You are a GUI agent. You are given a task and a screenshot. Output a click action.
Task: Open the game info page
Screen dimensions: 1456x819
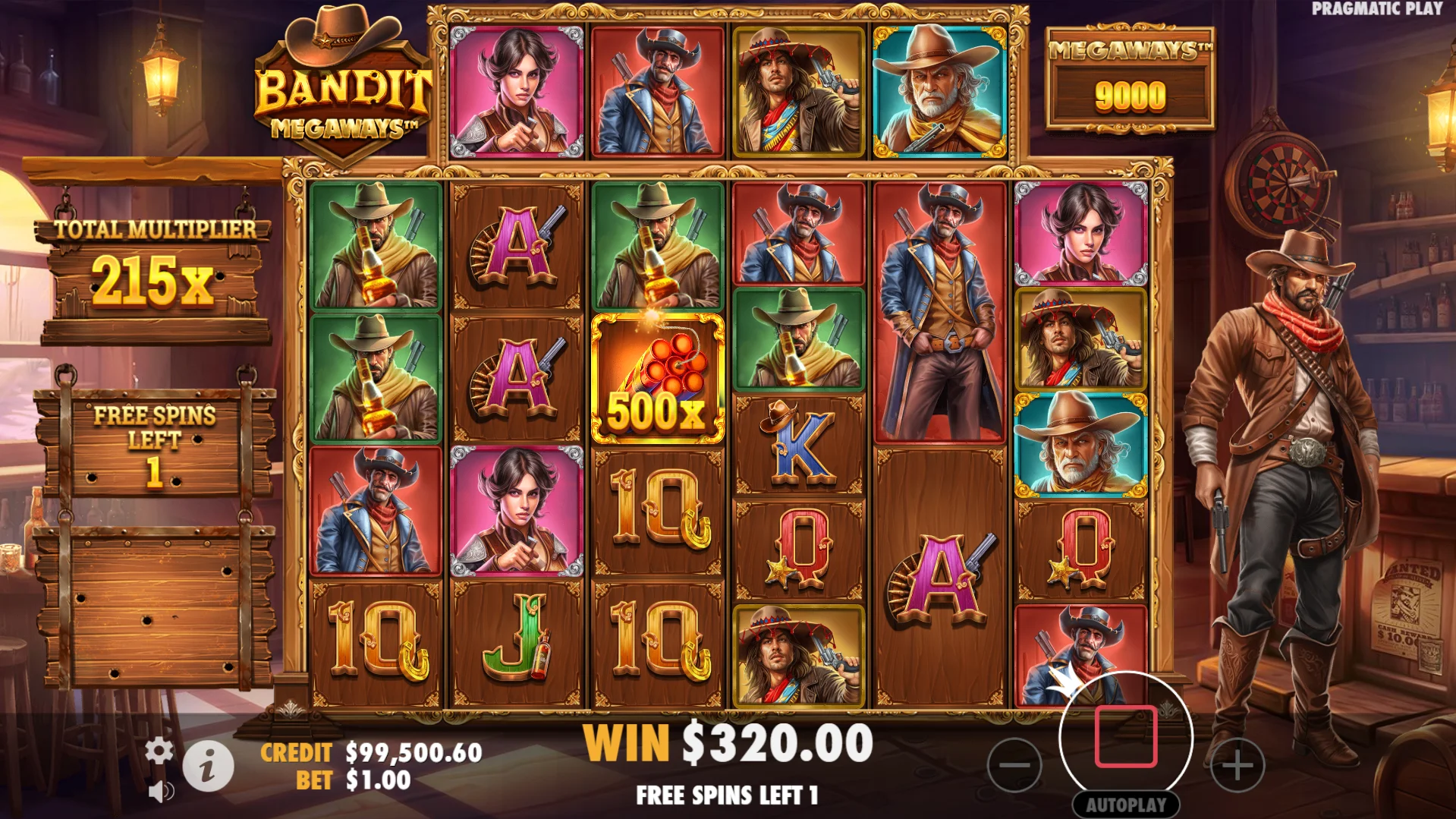[x=208, y=766]
